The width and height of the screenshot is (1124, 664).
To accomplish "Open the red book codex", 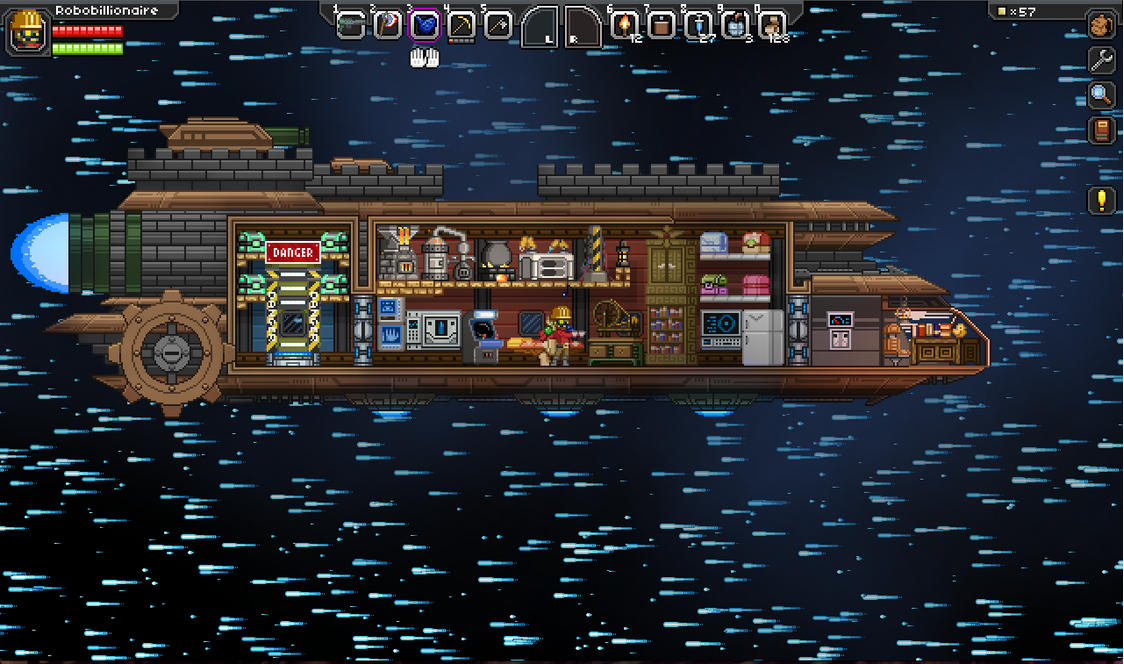I will (x=1101, y=130).
